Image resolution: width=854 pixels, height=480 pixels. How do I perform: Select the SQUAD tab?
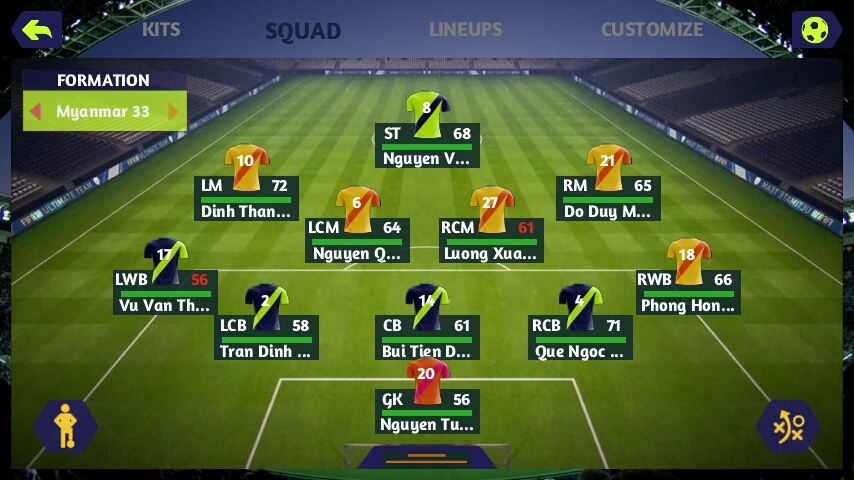tap(303, 31)
